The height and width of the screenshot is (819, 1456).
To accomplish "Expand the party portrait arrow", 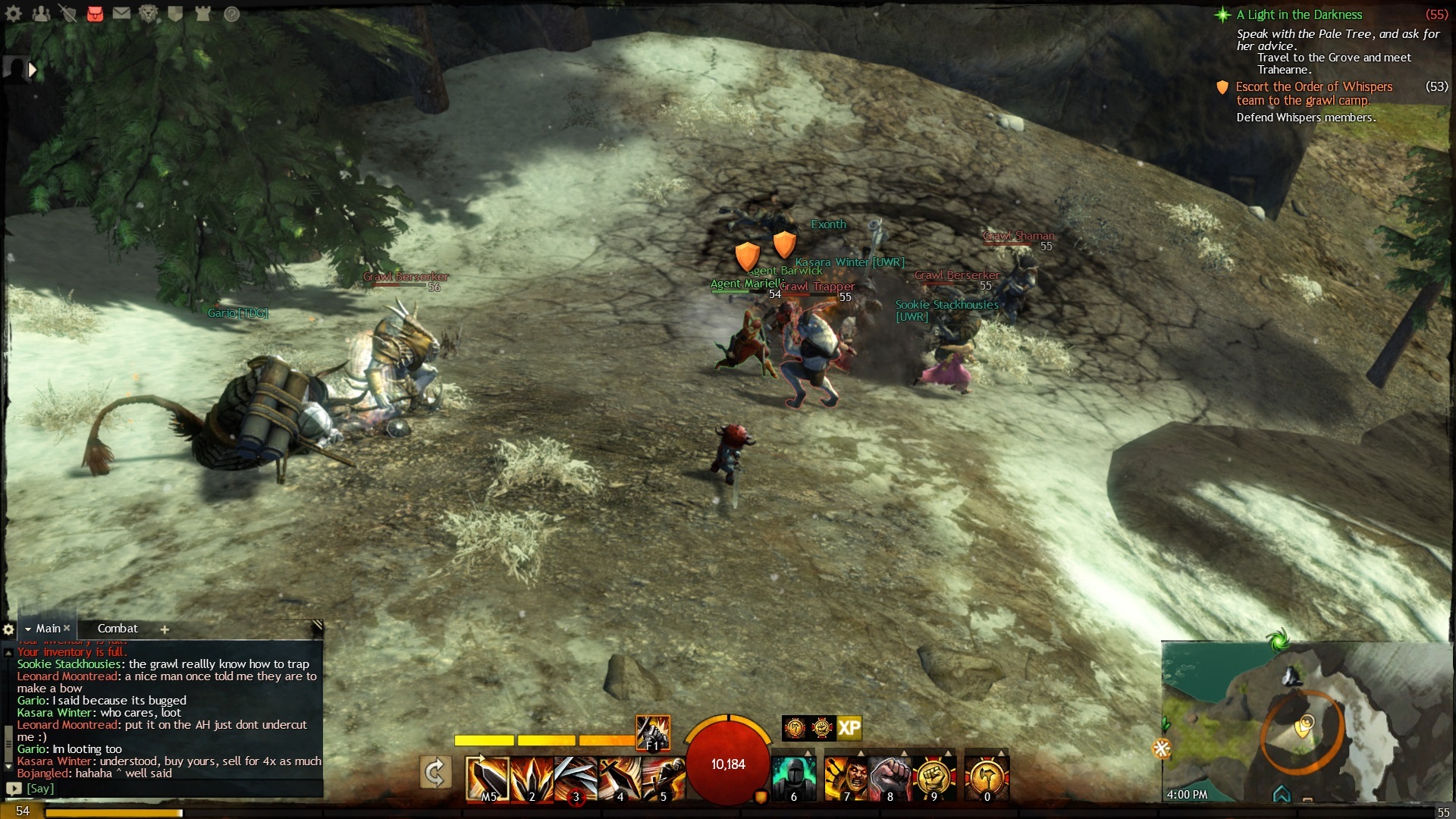I will [33, 70].
